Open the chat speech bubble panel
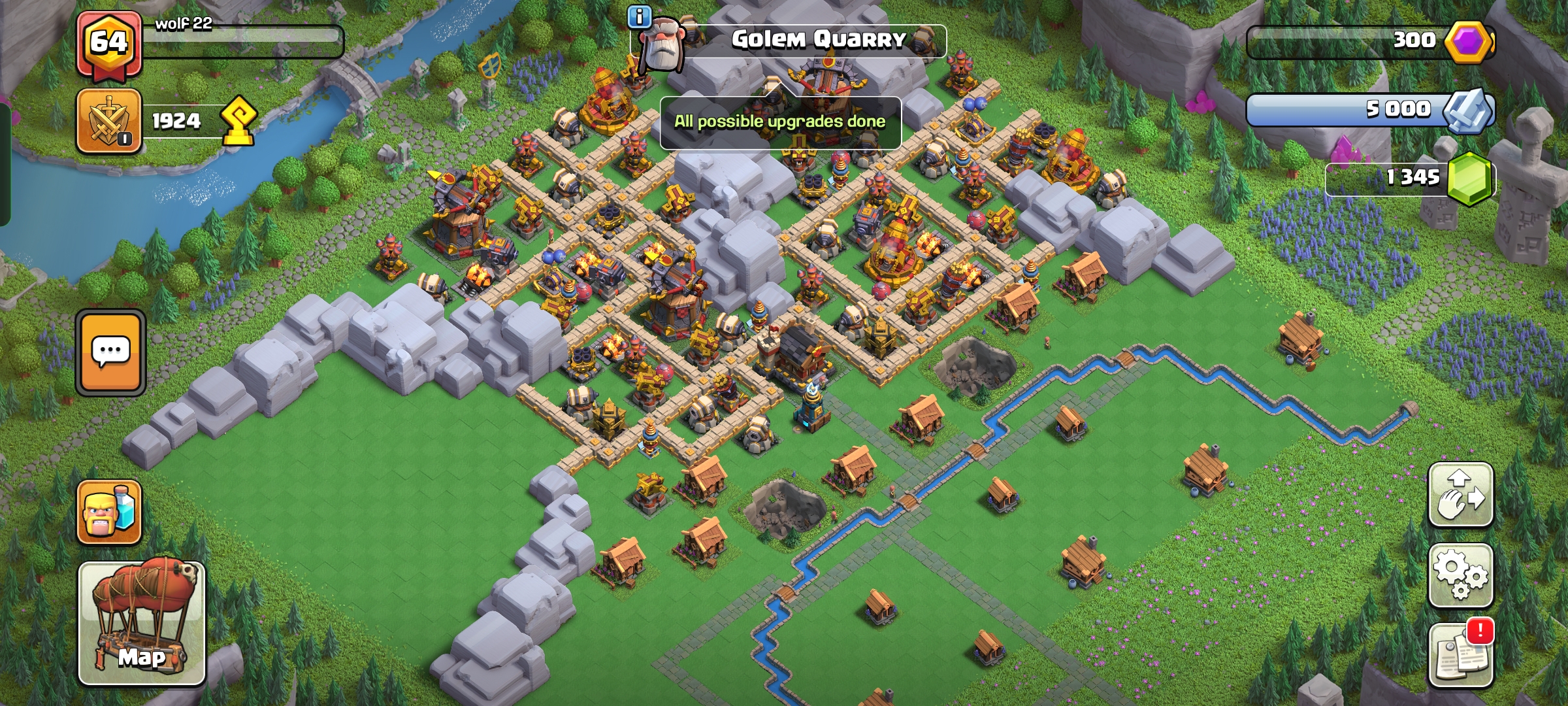This screenshot has width=1568, height=706. click(110, 353)
